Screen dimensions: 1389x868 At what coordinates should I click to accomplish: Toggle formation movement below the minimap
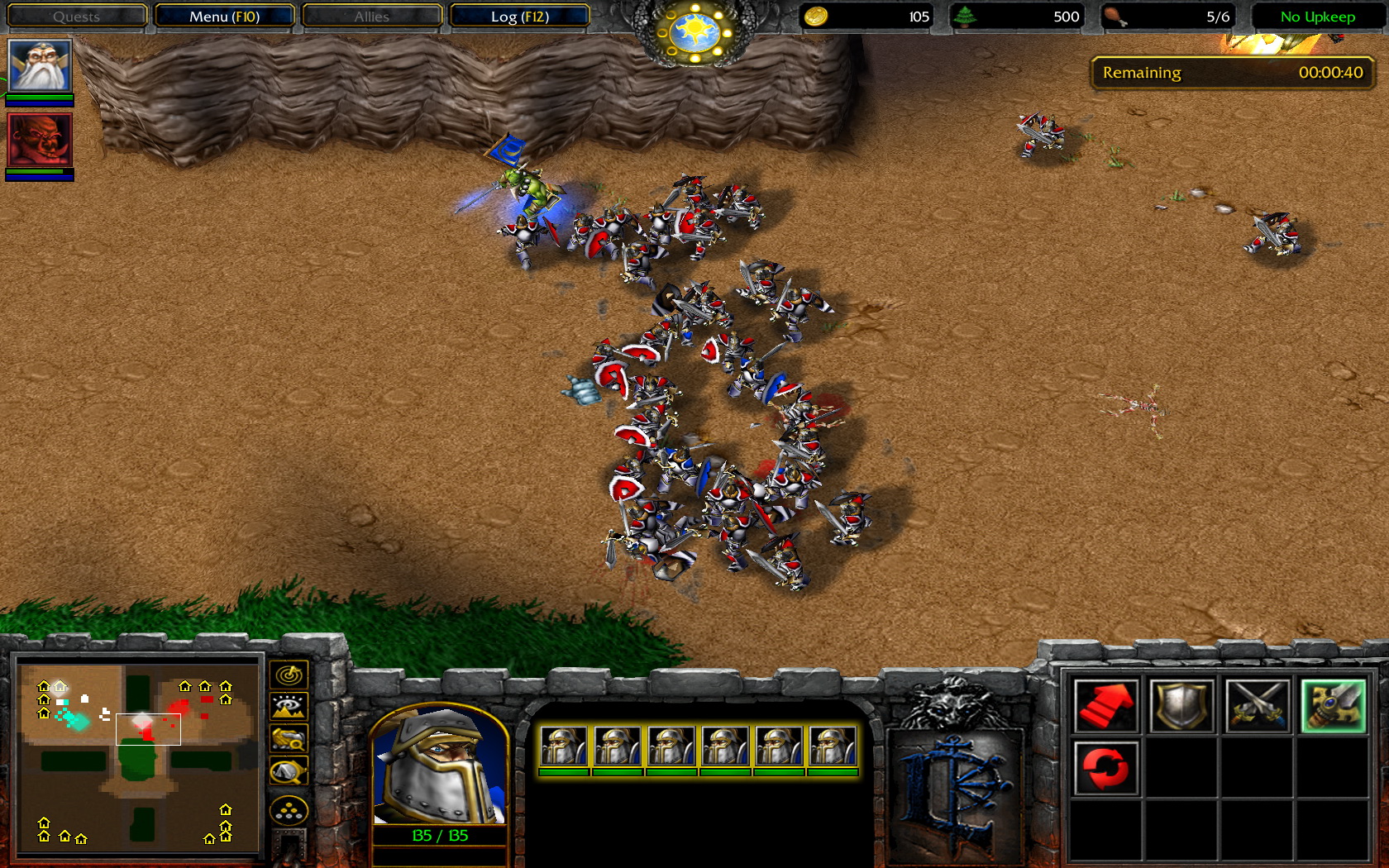click(x=287, y=809)
